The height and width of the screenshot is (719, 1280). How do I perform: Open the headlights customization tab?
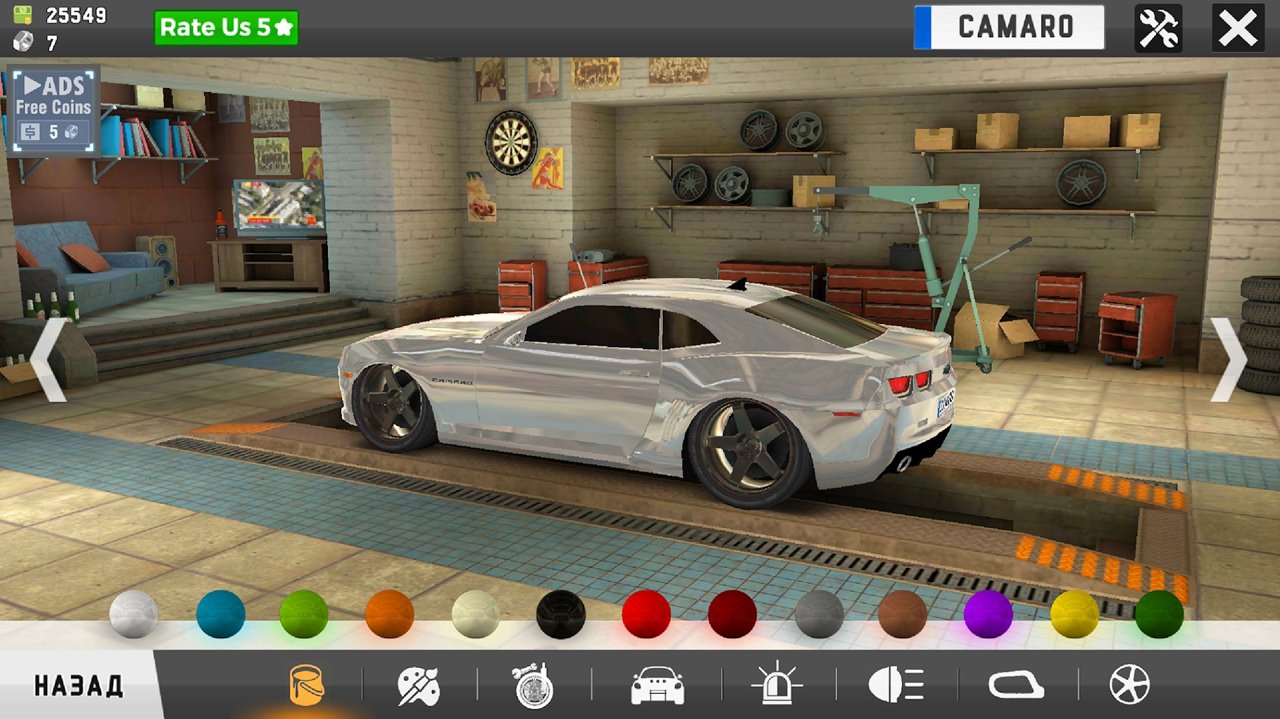pos(896,686)
